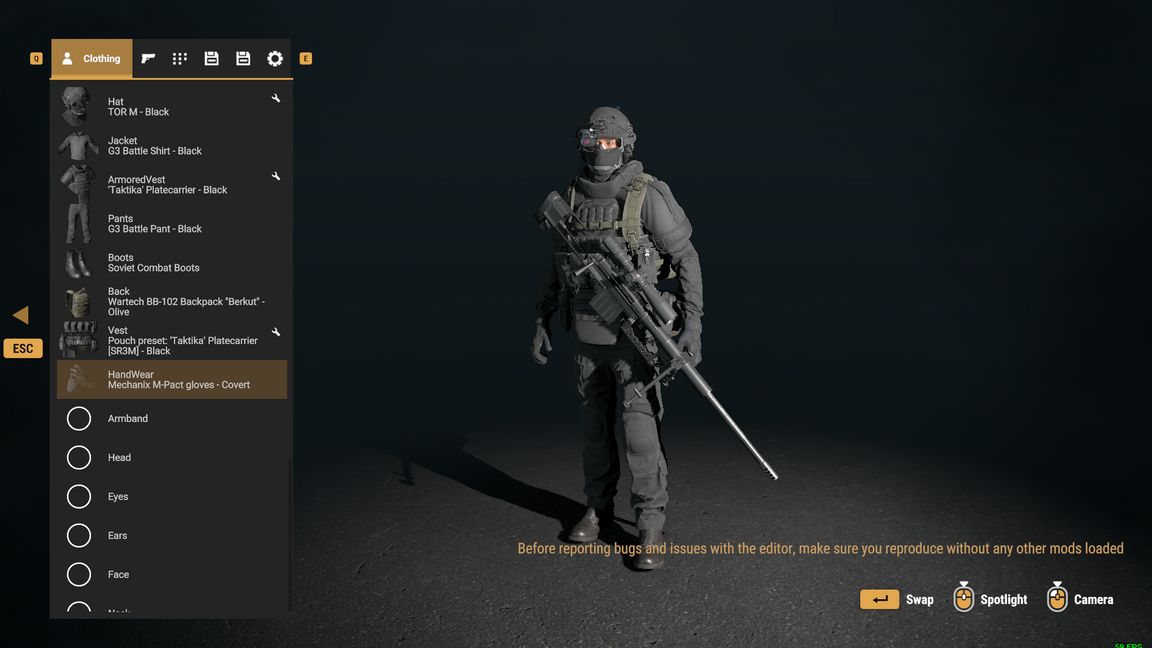
Task: Select the HandWear Mechanix M-Pact gloves row
Action: click(x=172, y=380)
